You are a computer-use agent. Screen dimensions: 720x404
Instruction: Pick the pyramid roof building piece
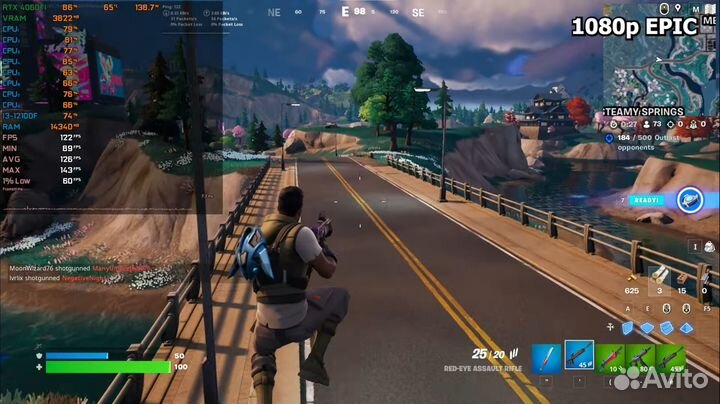[686, 328]
